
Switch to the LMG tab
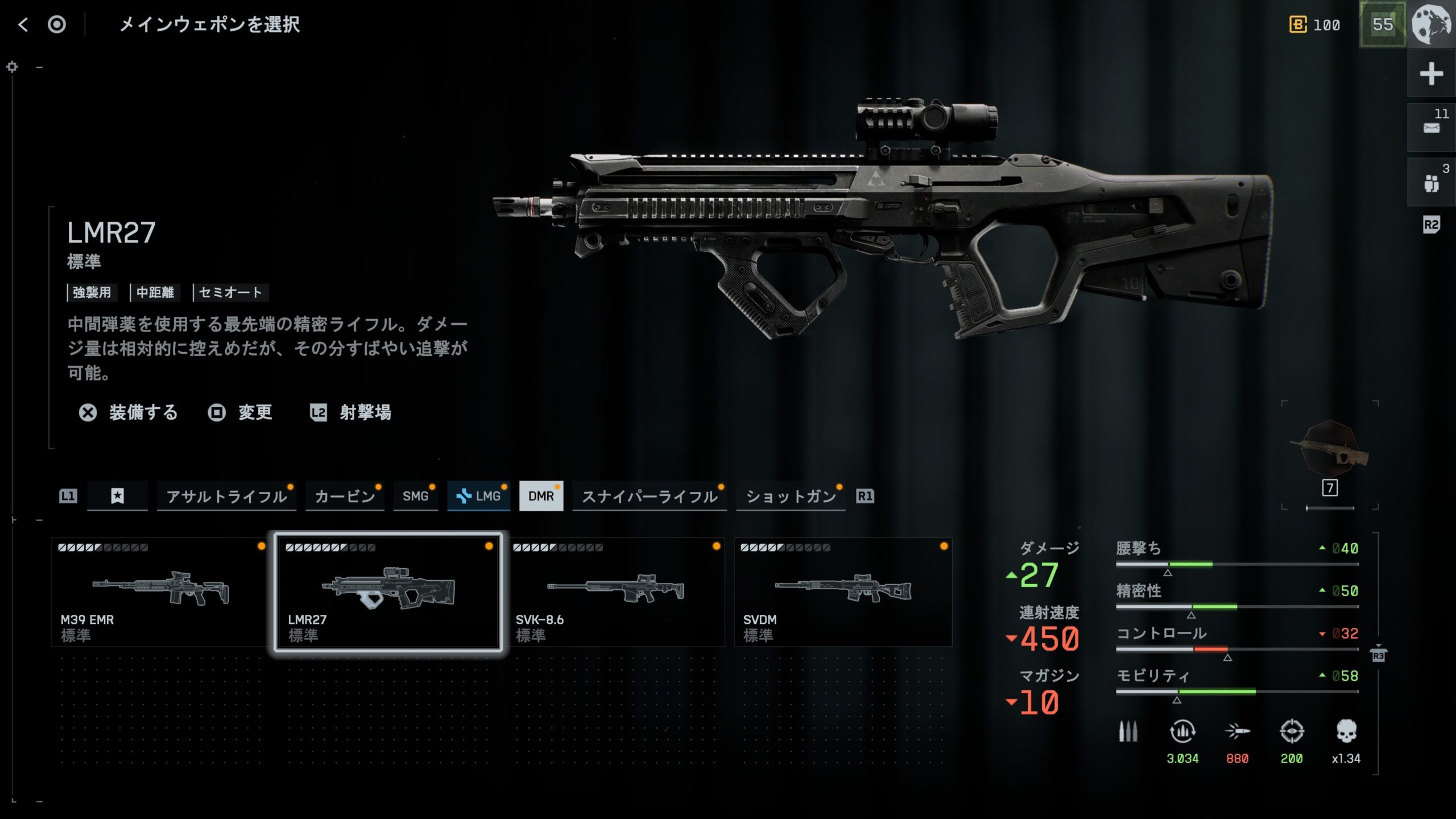(x=479, y=497)
